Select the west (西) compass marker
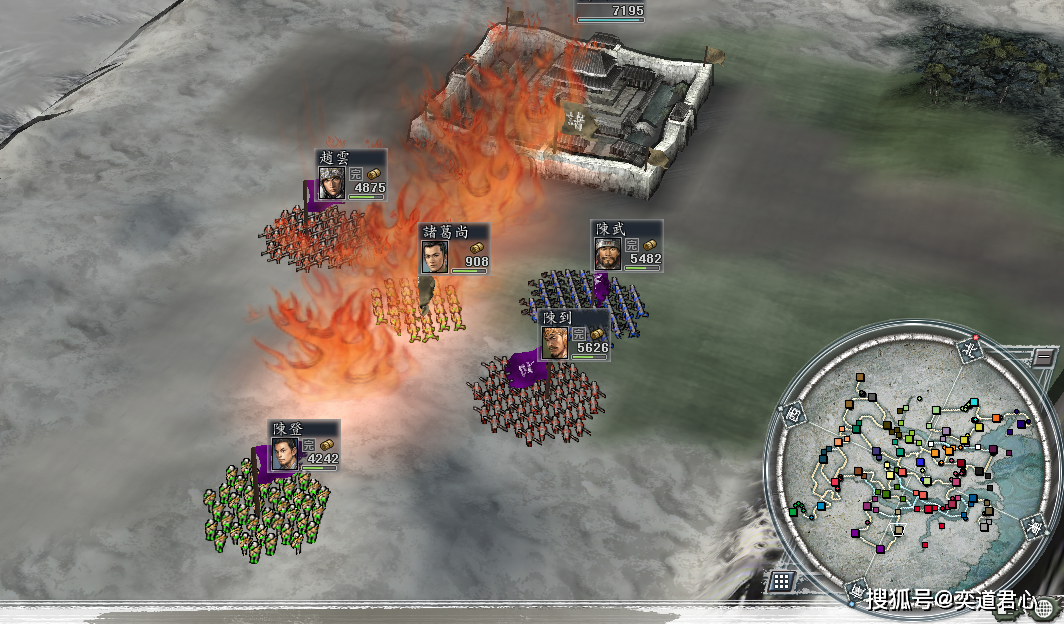This screenshot has height=624, width=1064. point(794,413)
